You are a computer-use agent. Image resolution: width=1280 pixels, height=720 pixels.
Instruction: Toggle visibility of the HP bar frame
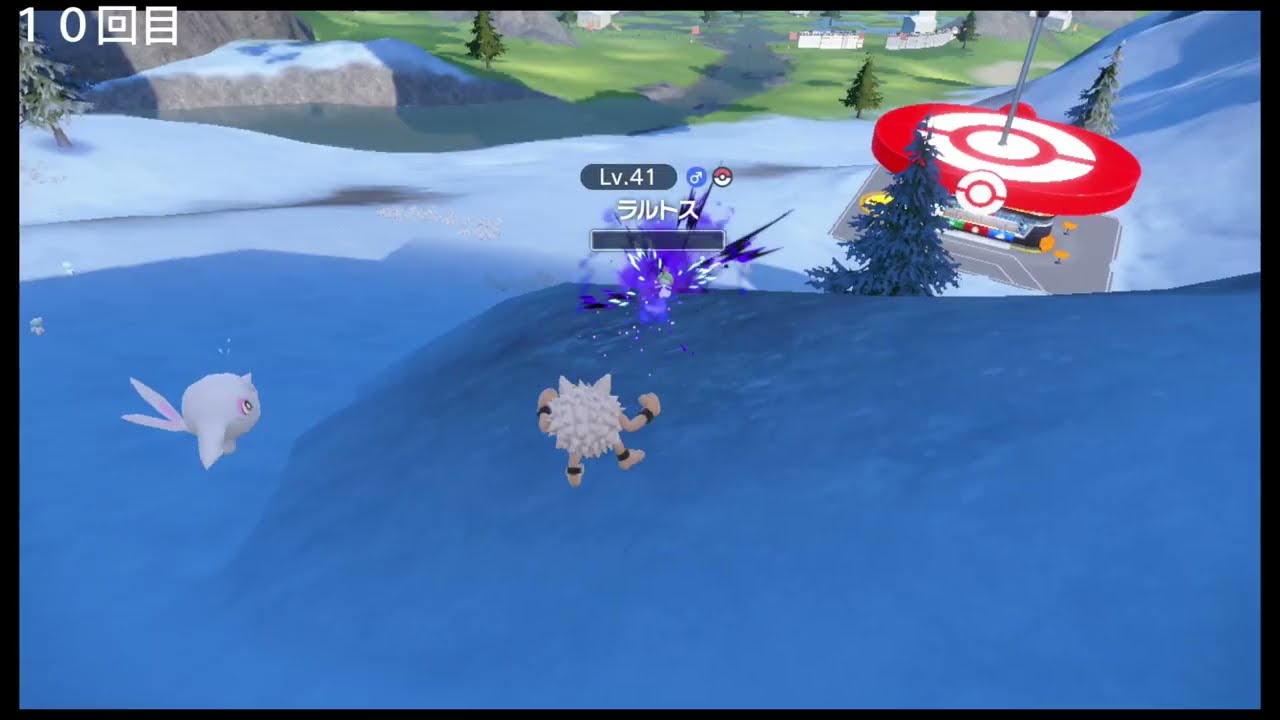click(657, 239)
